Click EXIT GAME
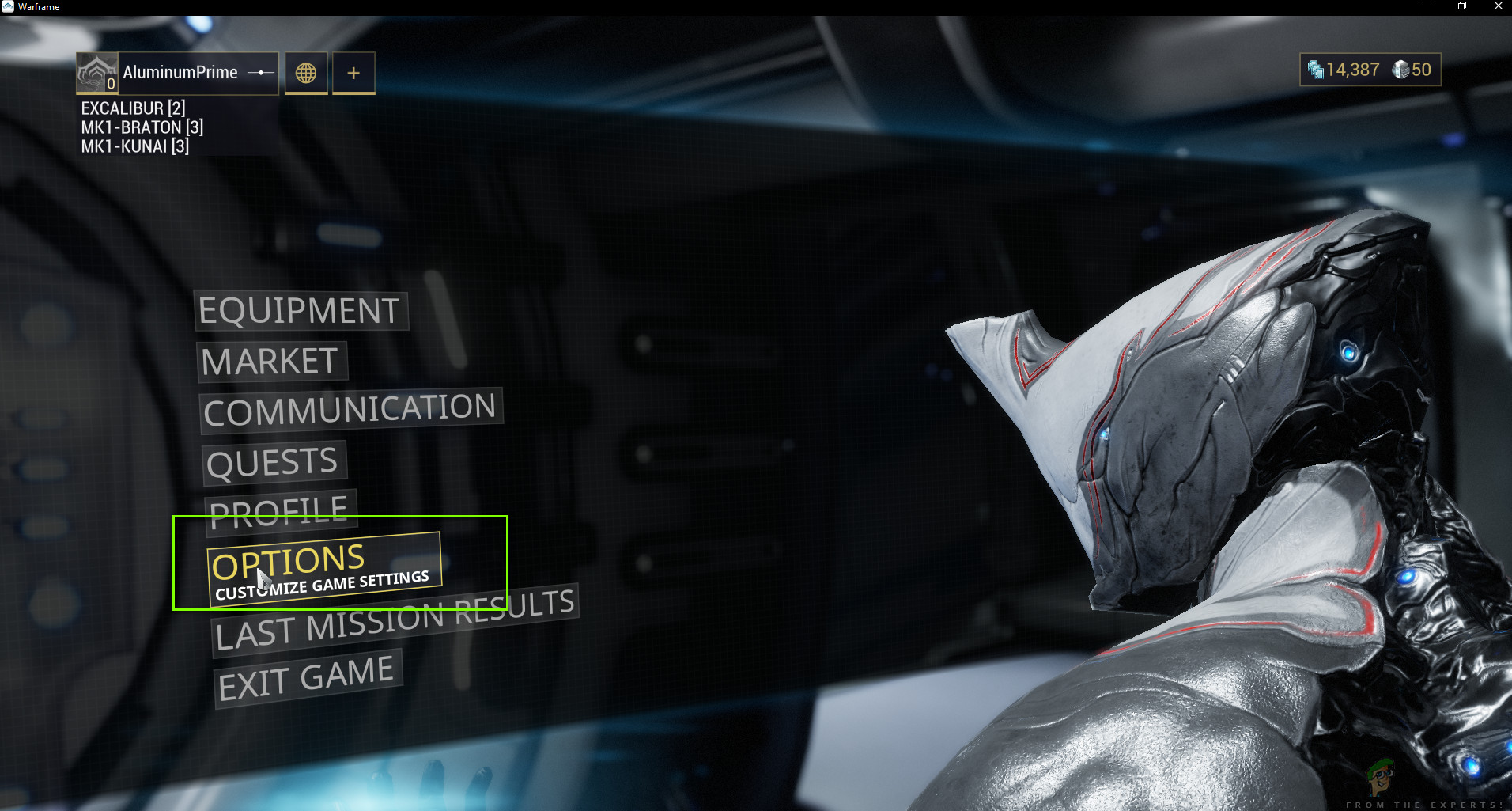1512x811 pixels. click(307, 677)
